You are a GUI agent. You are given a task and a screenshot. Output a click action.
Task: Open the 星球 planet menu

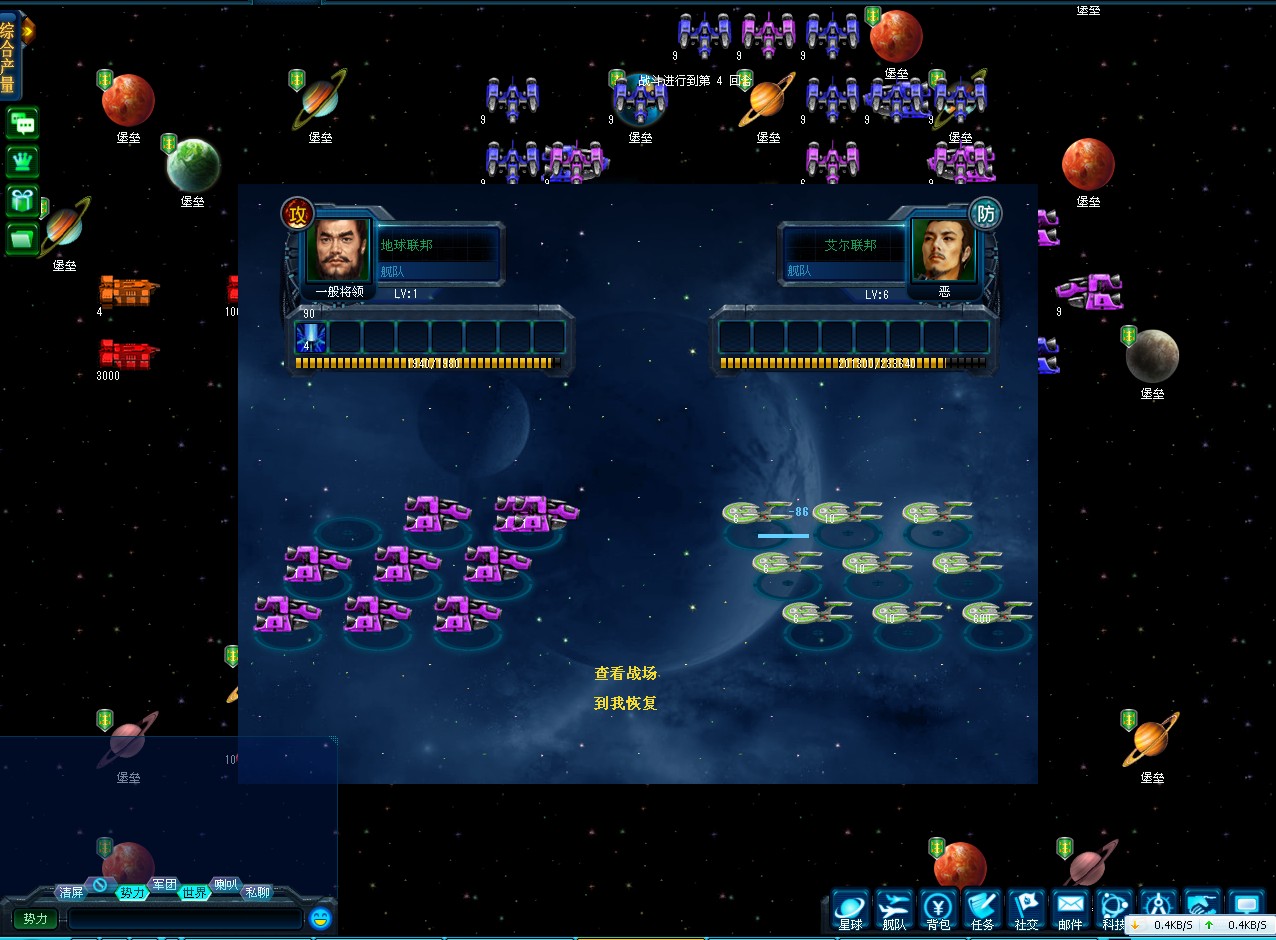pos(850,908)
